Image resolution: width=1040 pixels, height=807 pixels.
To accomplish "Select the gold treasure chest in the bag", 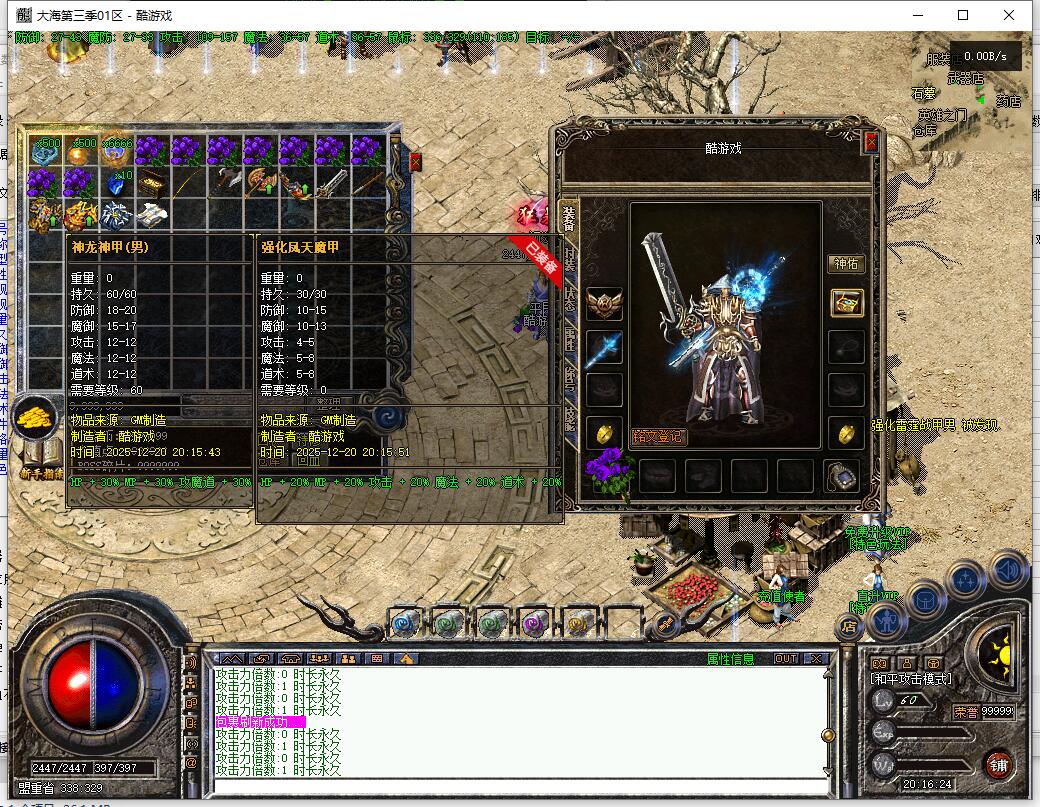I will [151, 182].
